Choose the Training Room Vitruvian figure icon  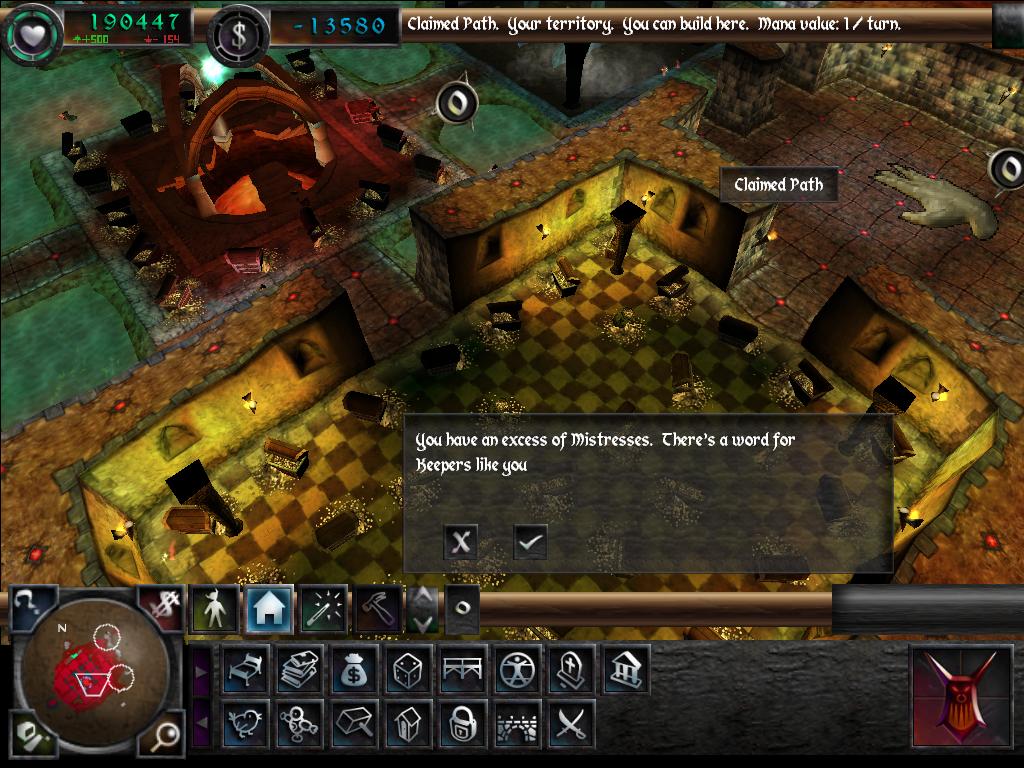click(x=518, y=669)
